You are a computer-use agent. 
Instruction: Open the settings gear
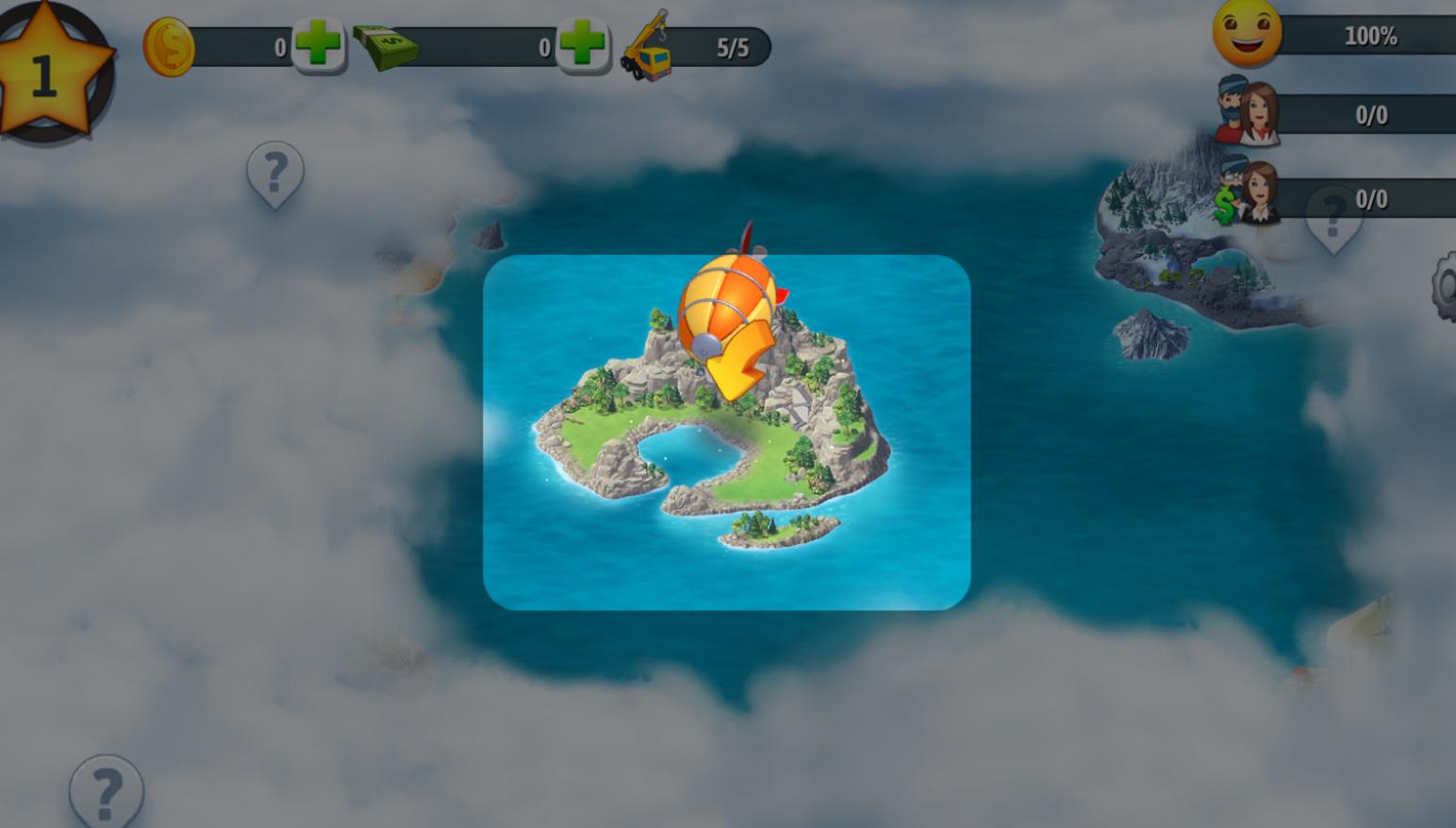point(1445,285)
